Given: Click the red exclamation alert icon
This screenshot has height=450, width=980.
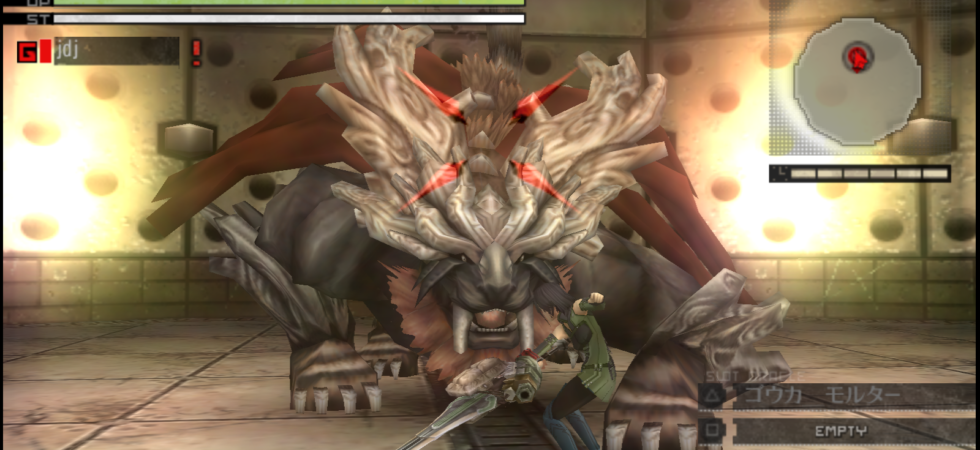Looking at the screenshot, I should tap(196, 51).
